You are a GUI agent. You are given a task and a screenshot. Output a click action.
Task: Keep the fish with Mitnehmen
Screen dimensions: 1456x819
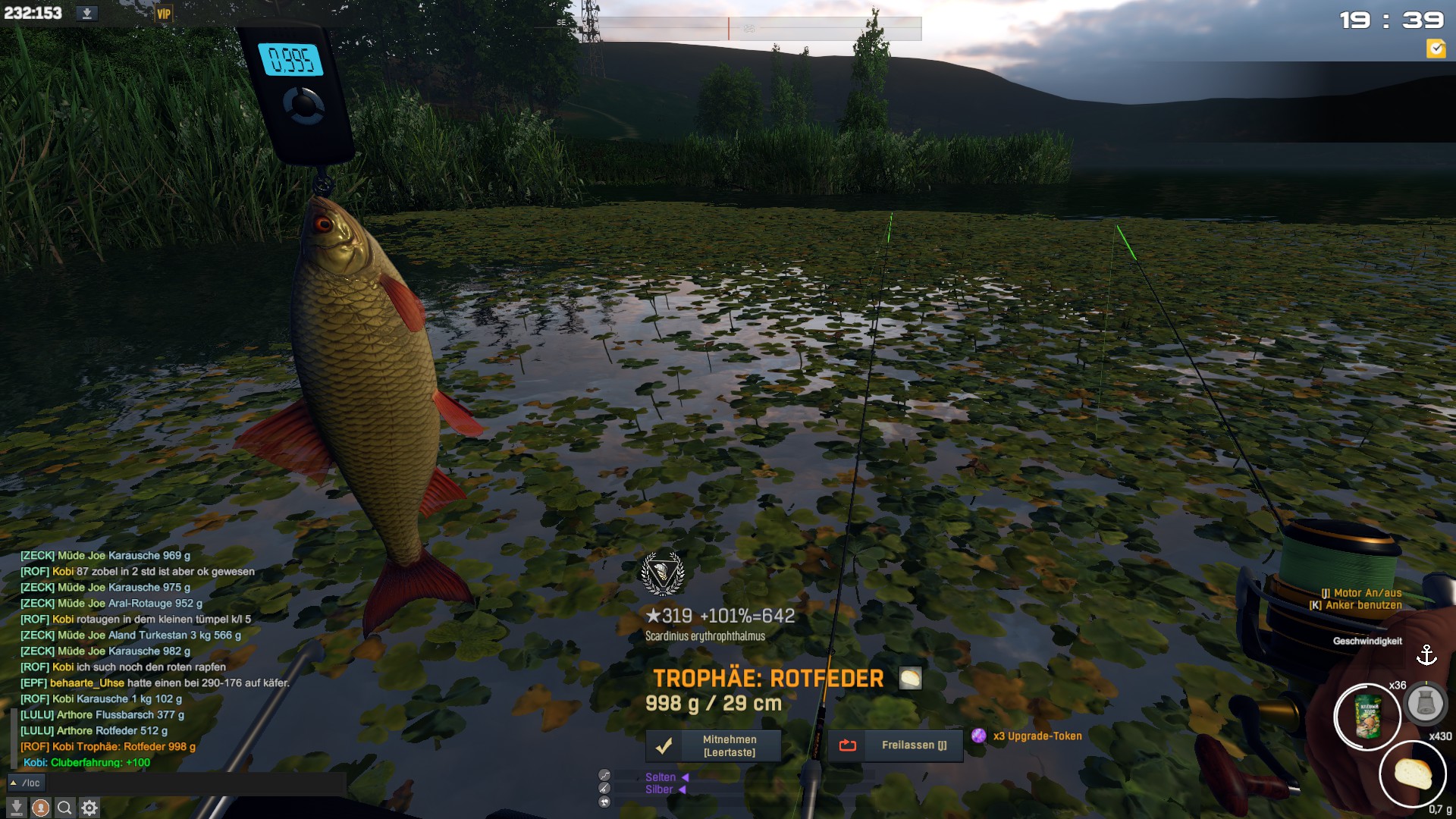coord(713,745)
